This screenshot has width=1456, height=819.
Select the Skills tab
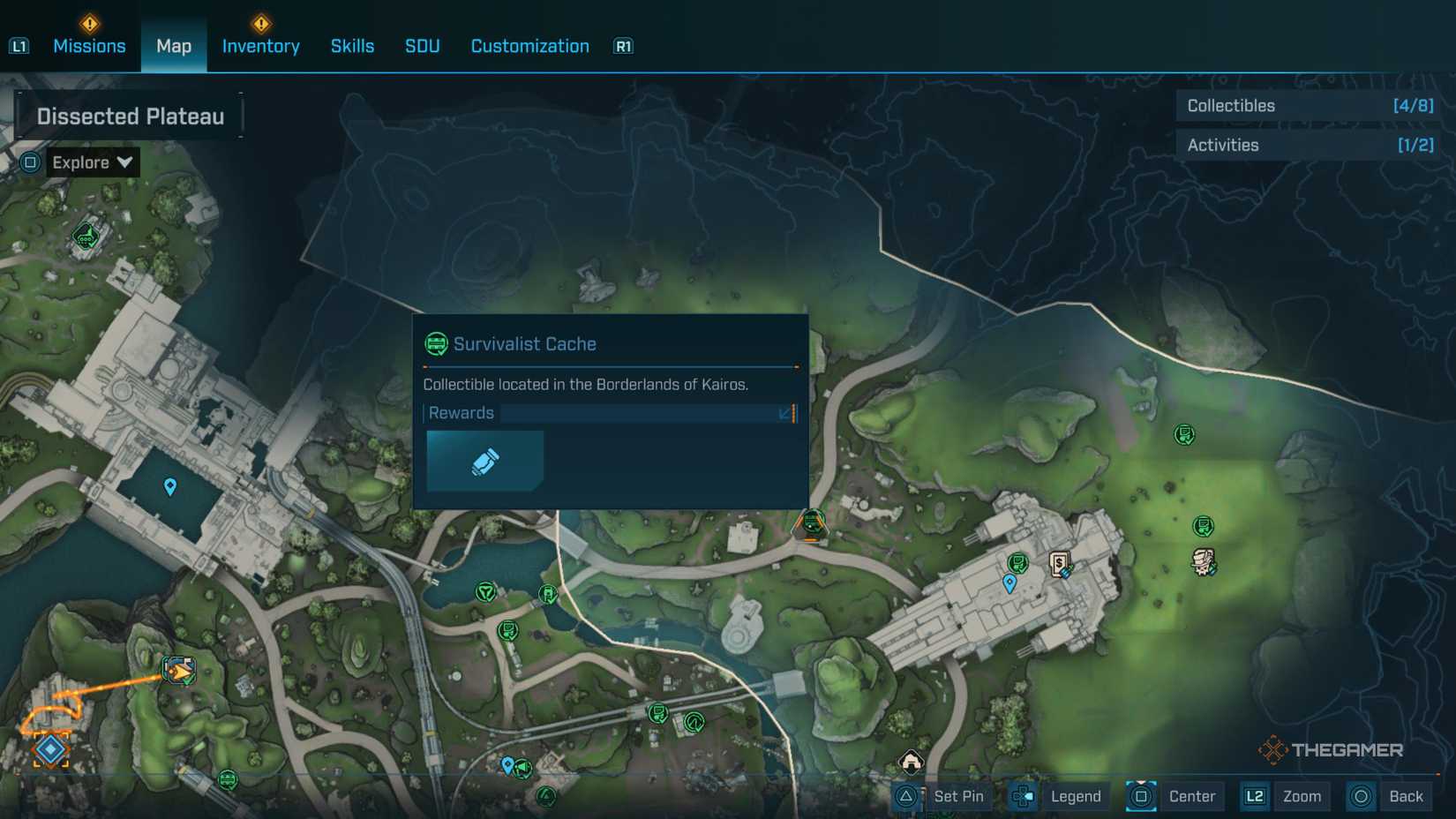coord(352,46)
